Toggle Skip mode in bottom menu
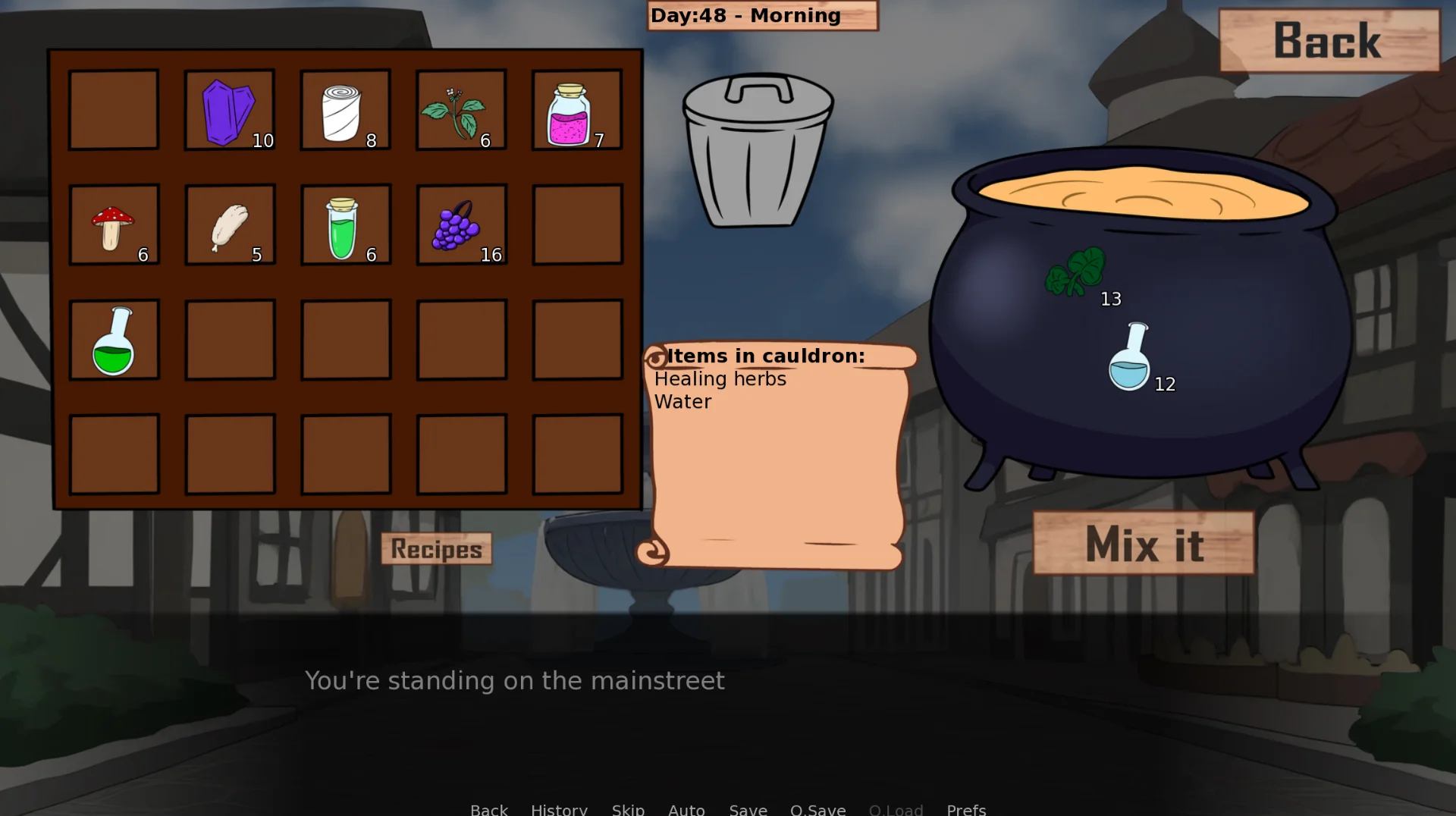1456x816 pixels. coord(628,808)
